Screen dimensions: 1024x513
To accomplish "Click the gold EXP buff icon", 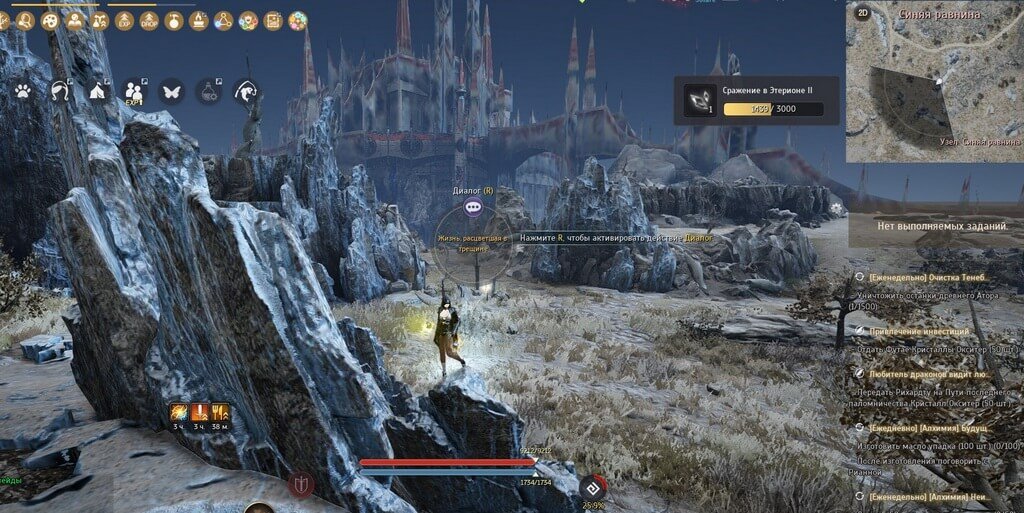I will pos(124,20).
